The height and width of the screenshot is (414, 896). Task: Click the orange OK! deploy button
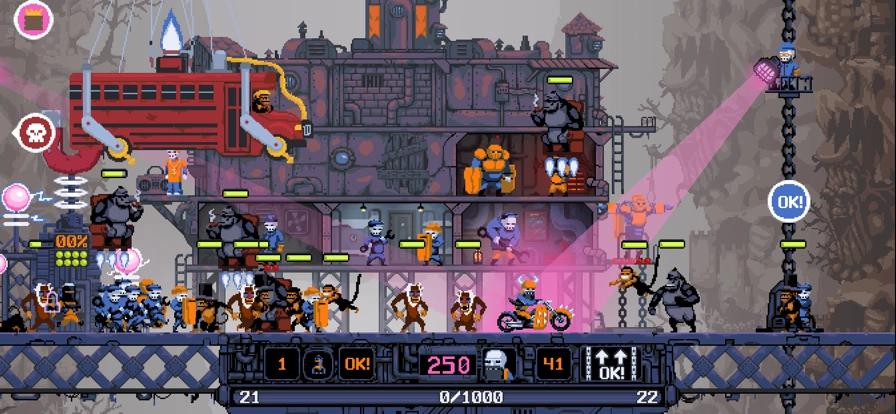coord(357,365)
